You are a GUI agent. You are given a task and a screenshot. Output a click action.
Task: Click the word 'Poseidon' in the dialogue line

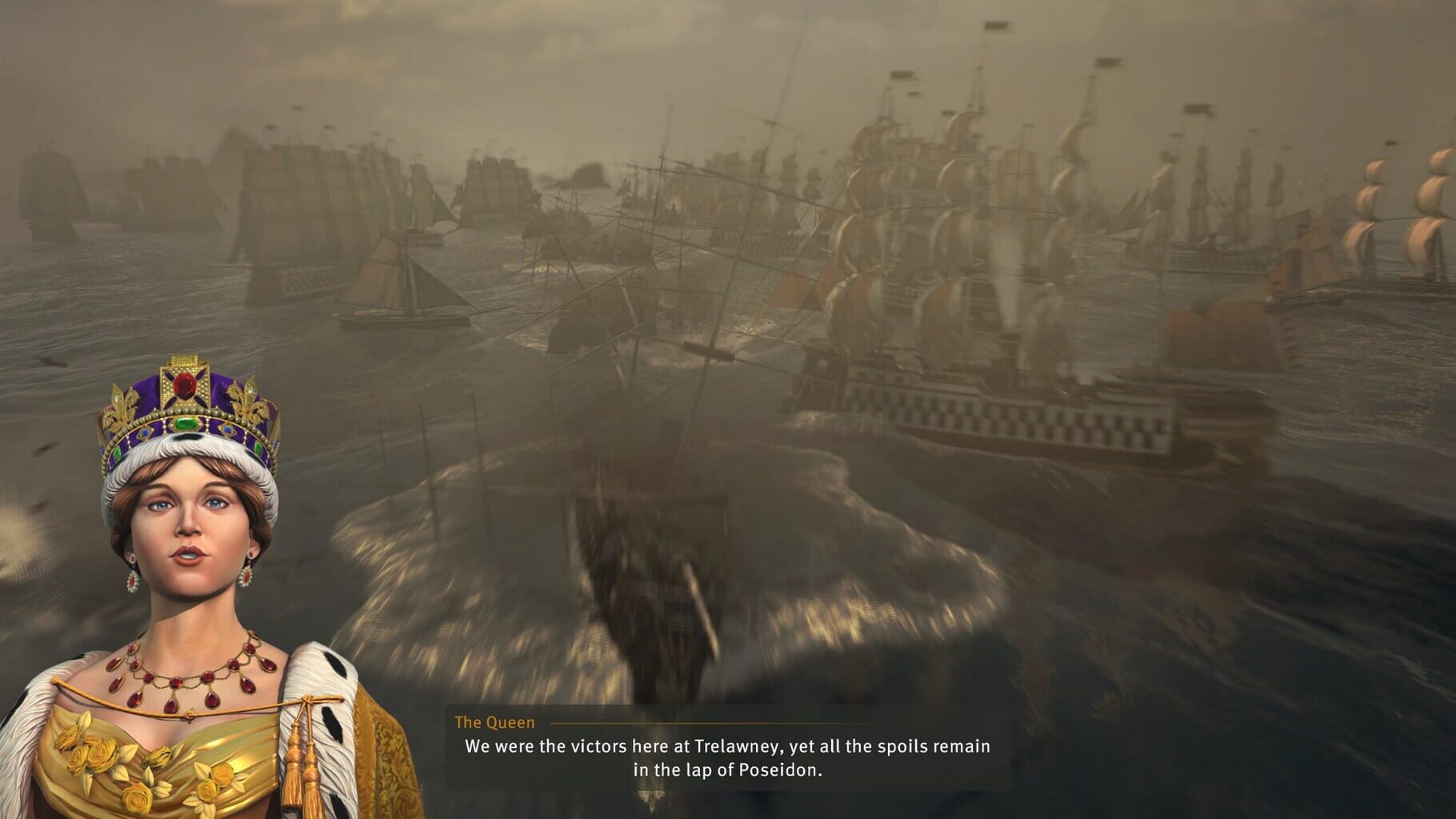click(x=780, y=770)
